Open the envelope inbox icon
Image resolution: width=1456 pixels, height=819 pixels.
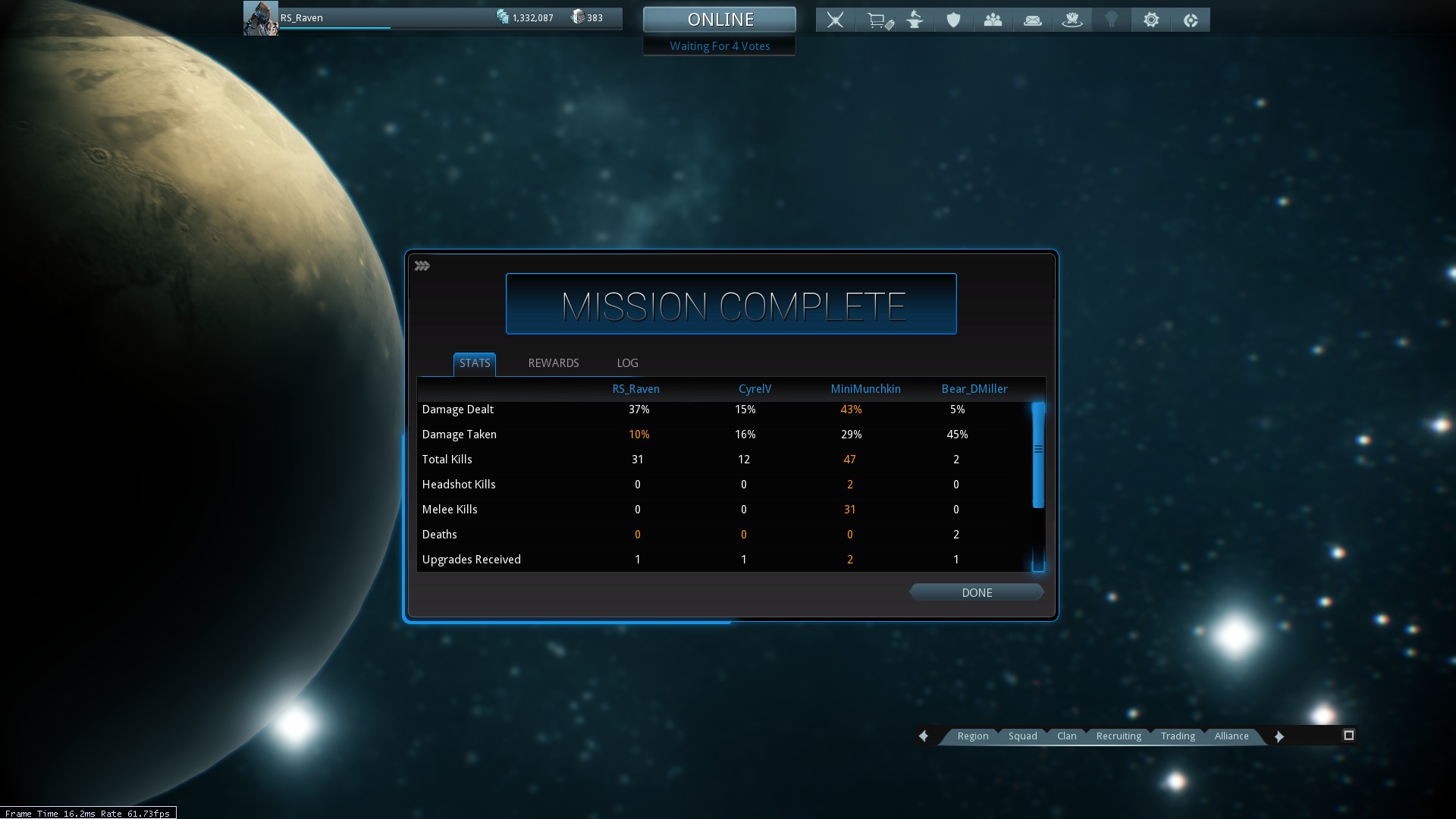click(1033, 20)
